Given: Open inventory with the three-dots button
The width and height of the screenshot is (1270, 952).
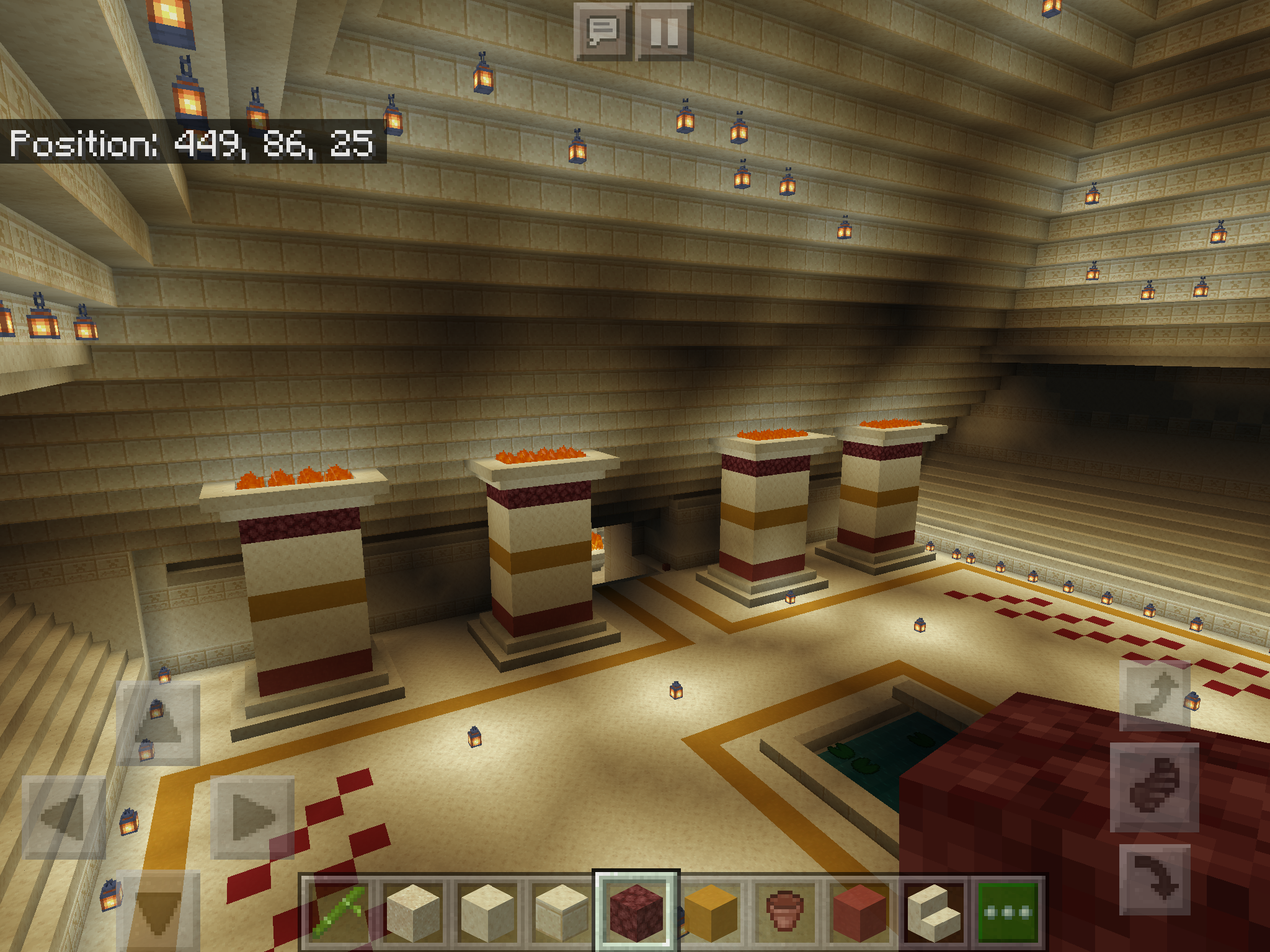Looking at the screenshot, I should point(1008,912).
